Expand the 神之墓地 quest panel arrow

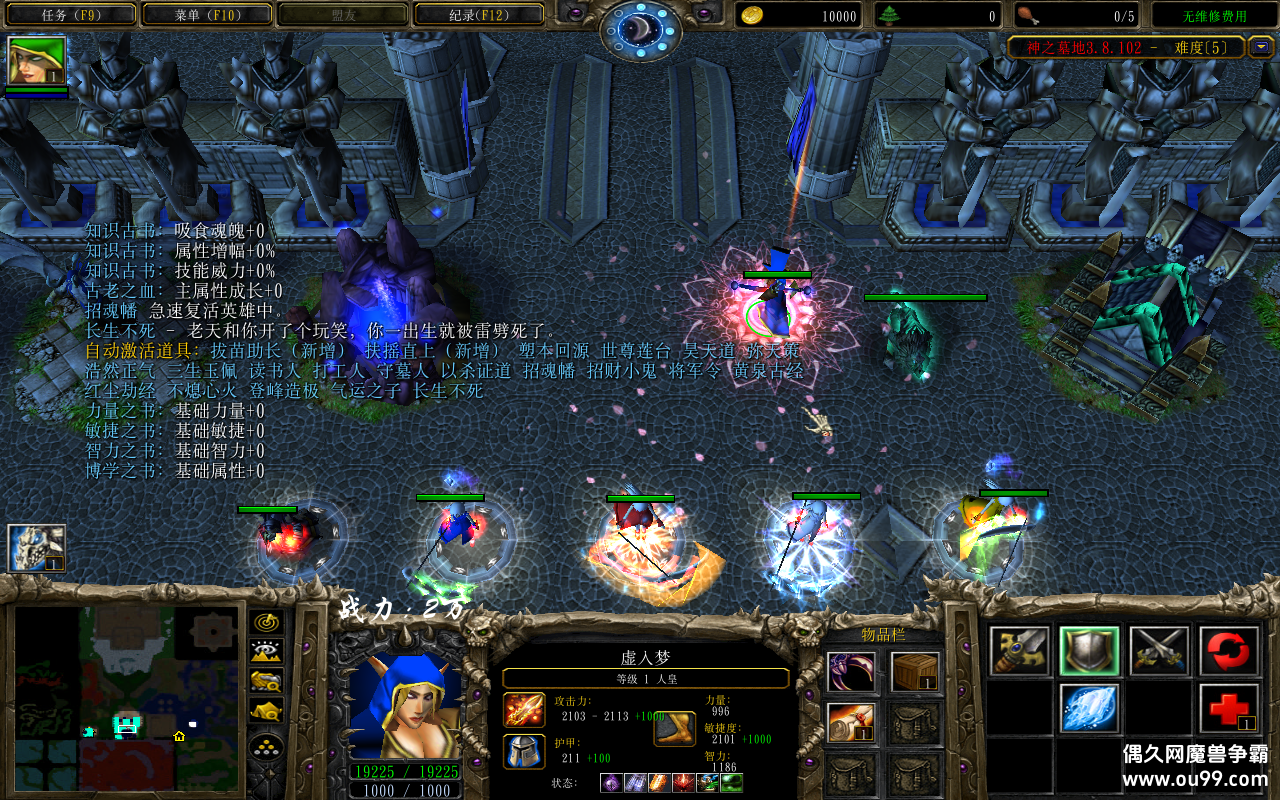1261,47
